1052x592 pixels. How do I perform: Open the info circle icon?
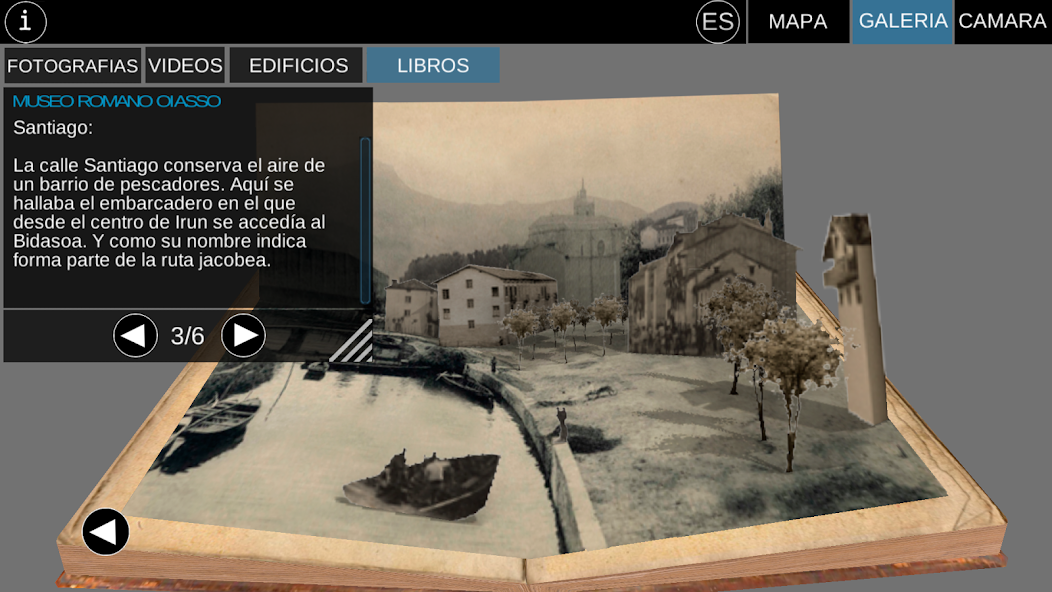[26, 21]
